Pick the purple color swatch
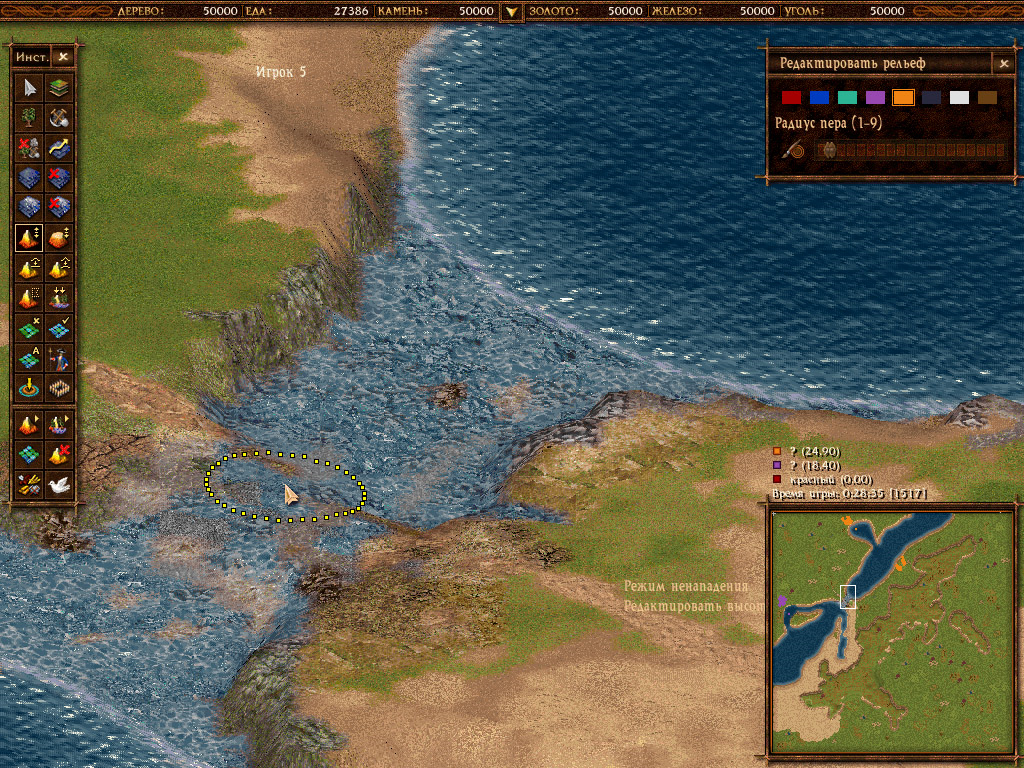 tap(876, 98)
